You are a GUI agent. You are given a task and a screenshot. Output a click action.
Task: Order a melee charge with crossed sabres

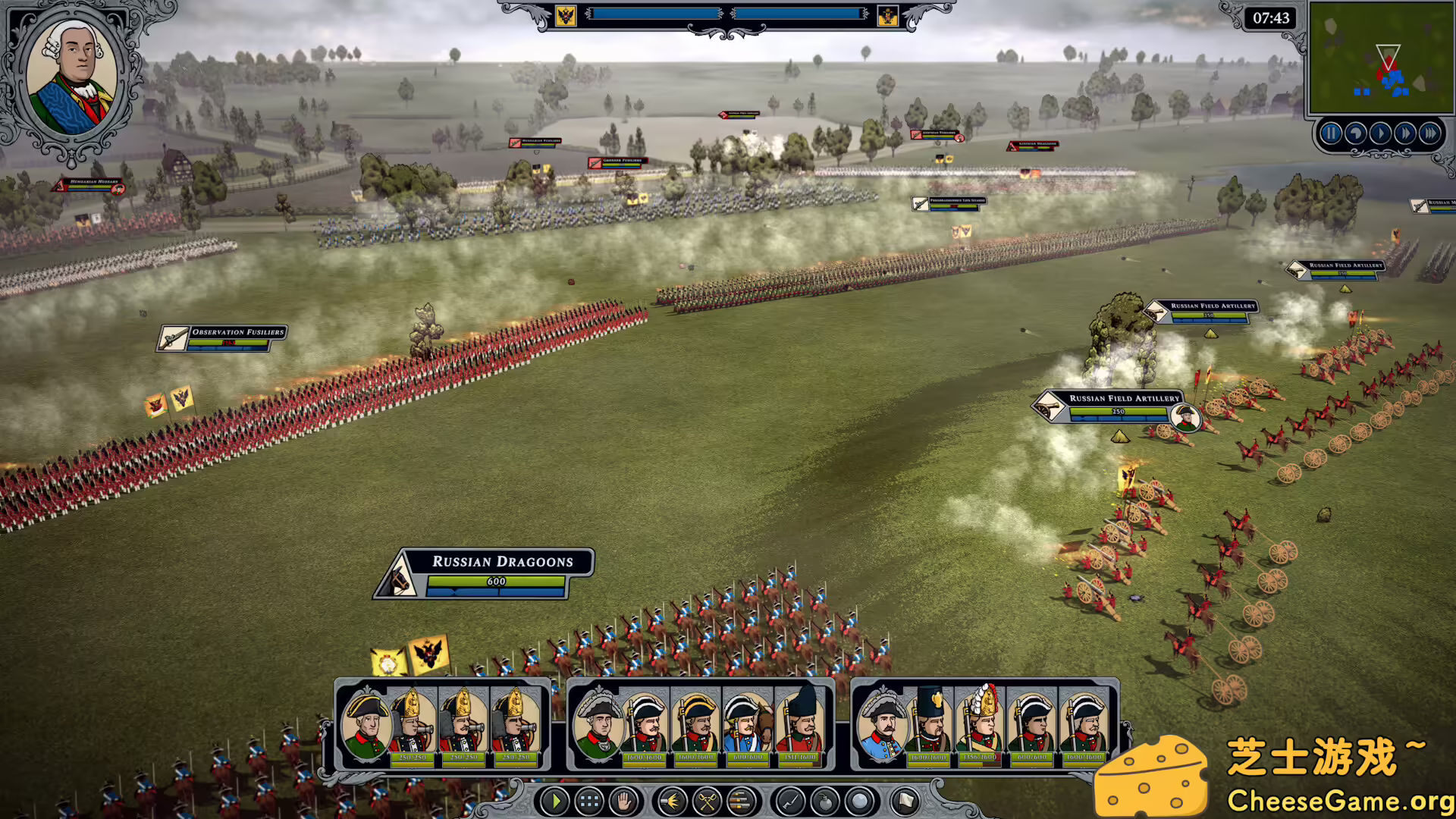tap(707, 801)
